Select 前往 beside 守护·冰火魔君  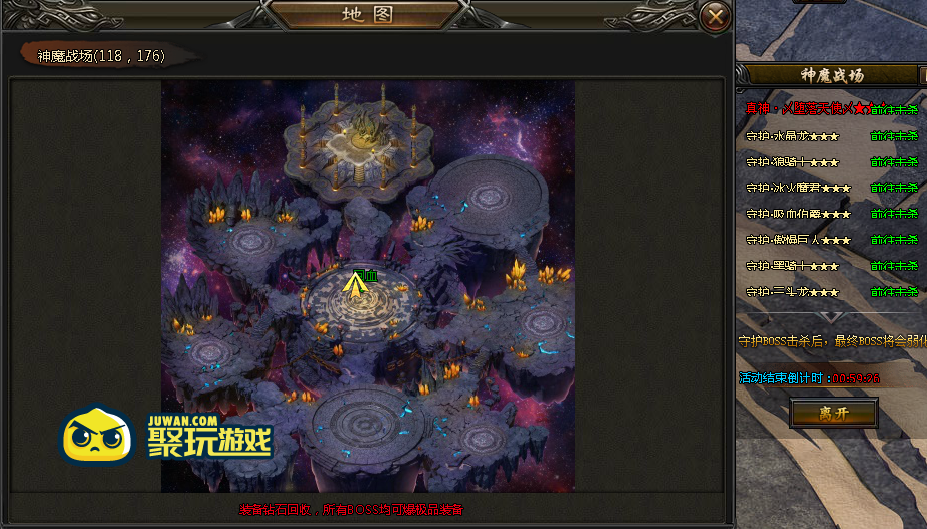point(882,187)
